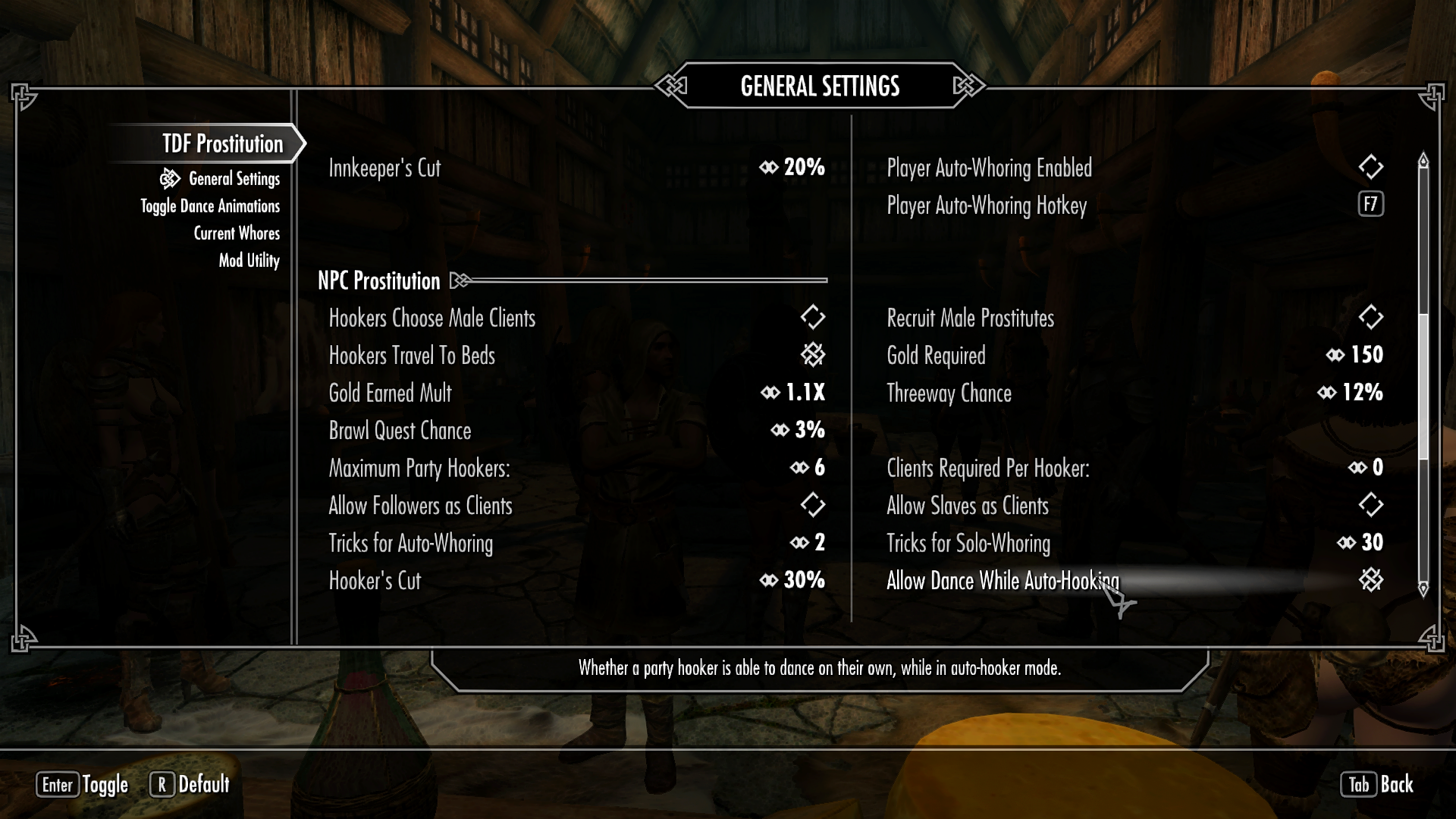Click the F7 Player Auto-Whoring hotkey button
This screenshot has height=819, width=1456.
tap(1370, 205)
